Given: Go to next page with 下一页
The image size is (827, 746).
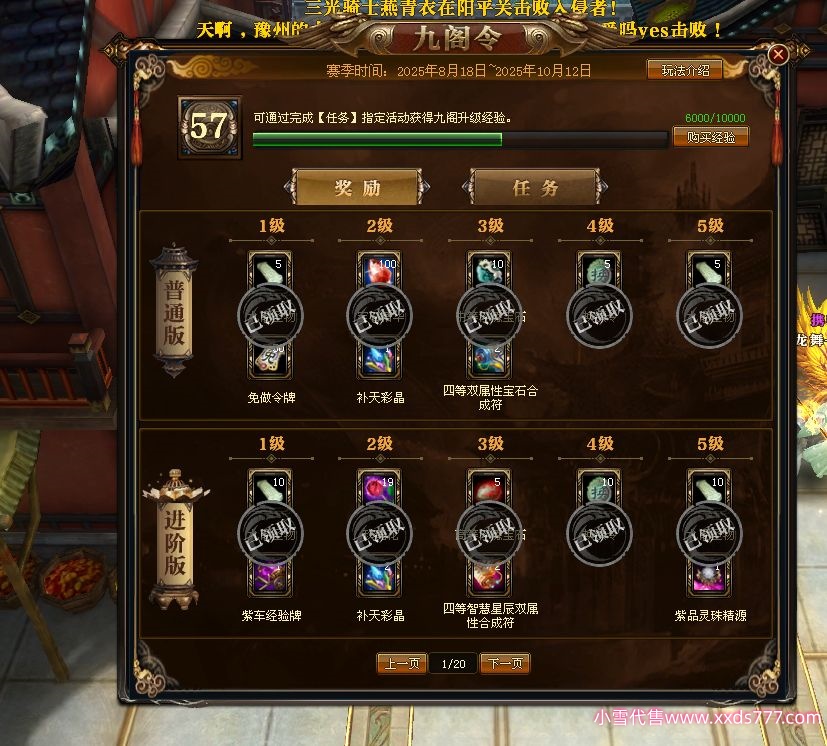Looking at the screenshot, I should (505, 664).
